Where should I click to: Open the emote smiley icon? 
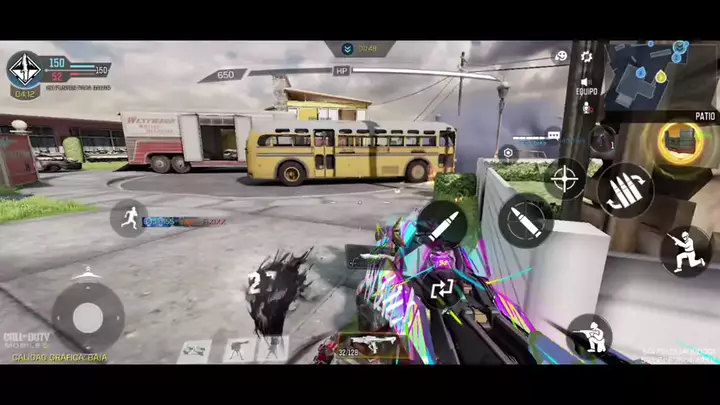pyautogui.click(x=562, y=57)
